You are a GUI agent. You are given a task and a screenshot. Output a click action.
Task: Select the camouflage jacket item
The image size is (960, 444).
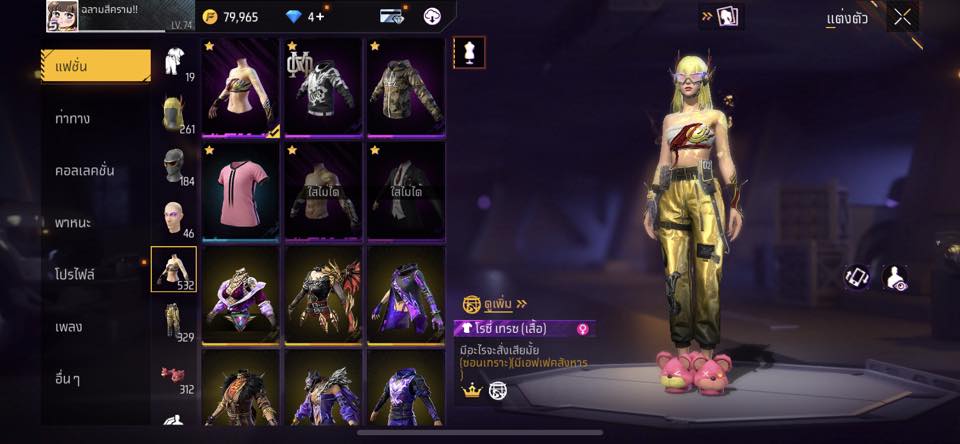(405, 88)
